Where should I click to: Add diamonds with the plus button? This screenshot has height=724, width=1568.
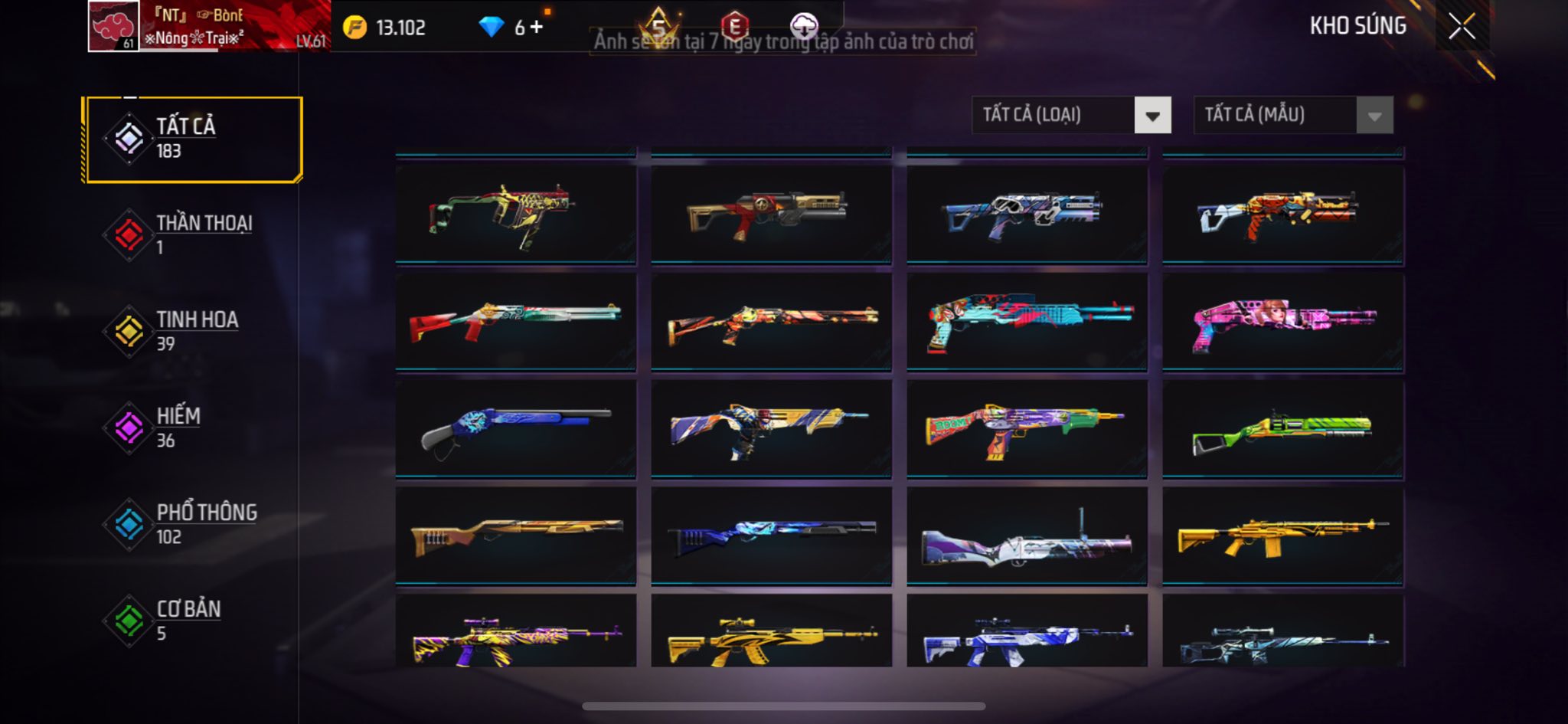coord(537,28)
